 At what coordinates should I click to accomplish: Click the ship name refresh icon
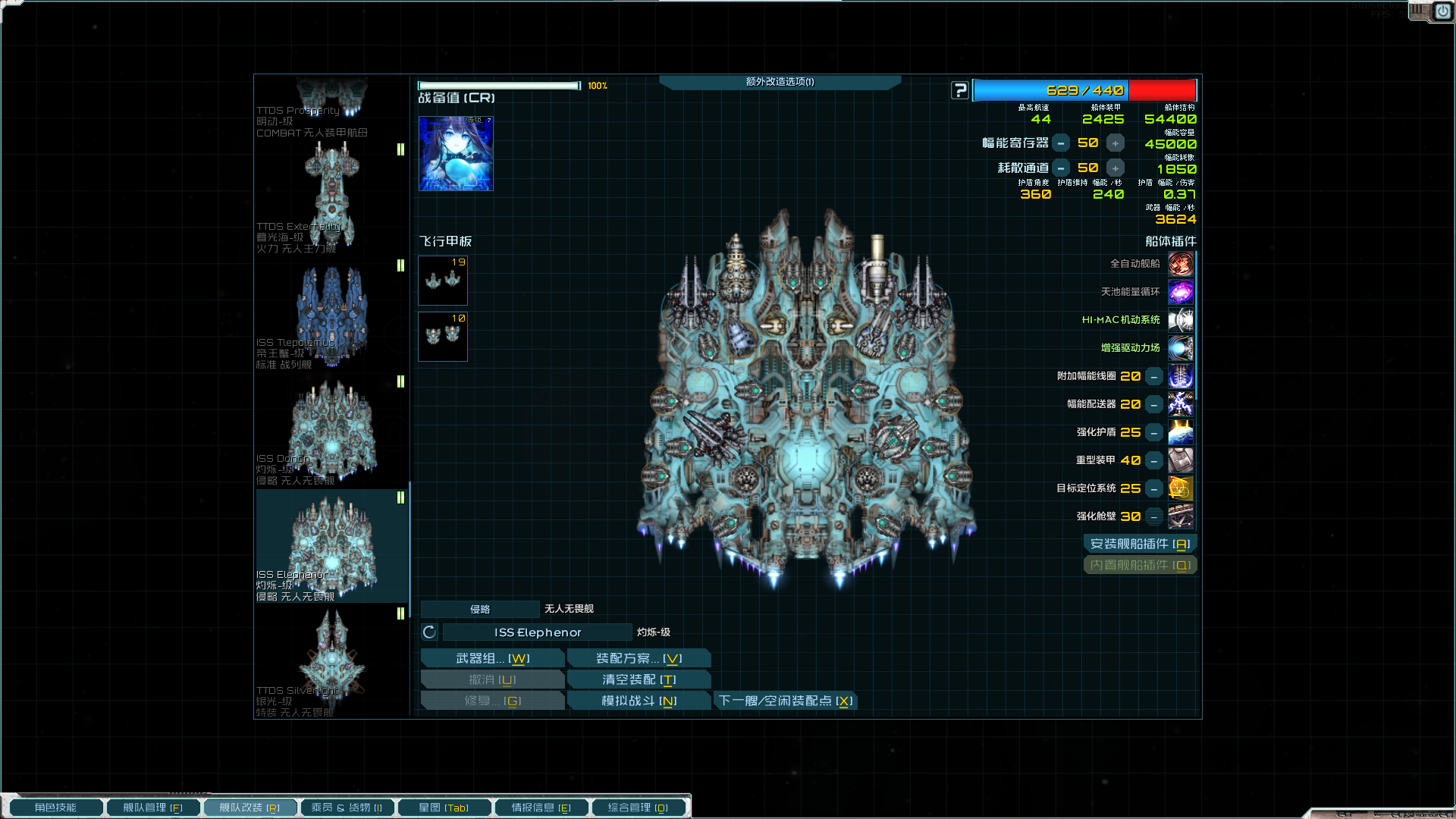[x=429, y=632]
